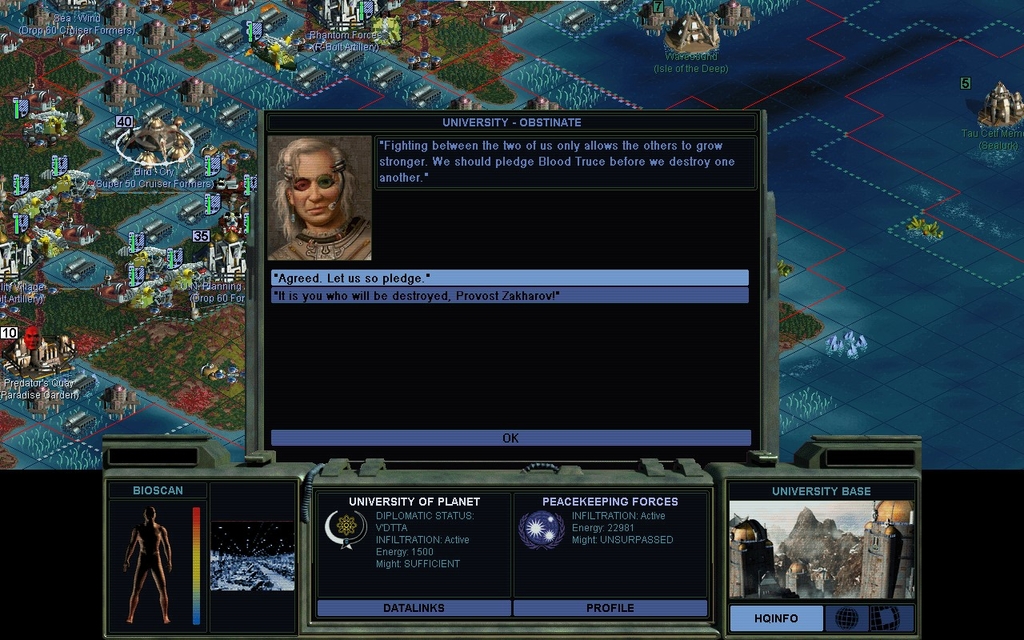
Task: Confirm the dialogue with OK
Action: [x=510, y=438]
